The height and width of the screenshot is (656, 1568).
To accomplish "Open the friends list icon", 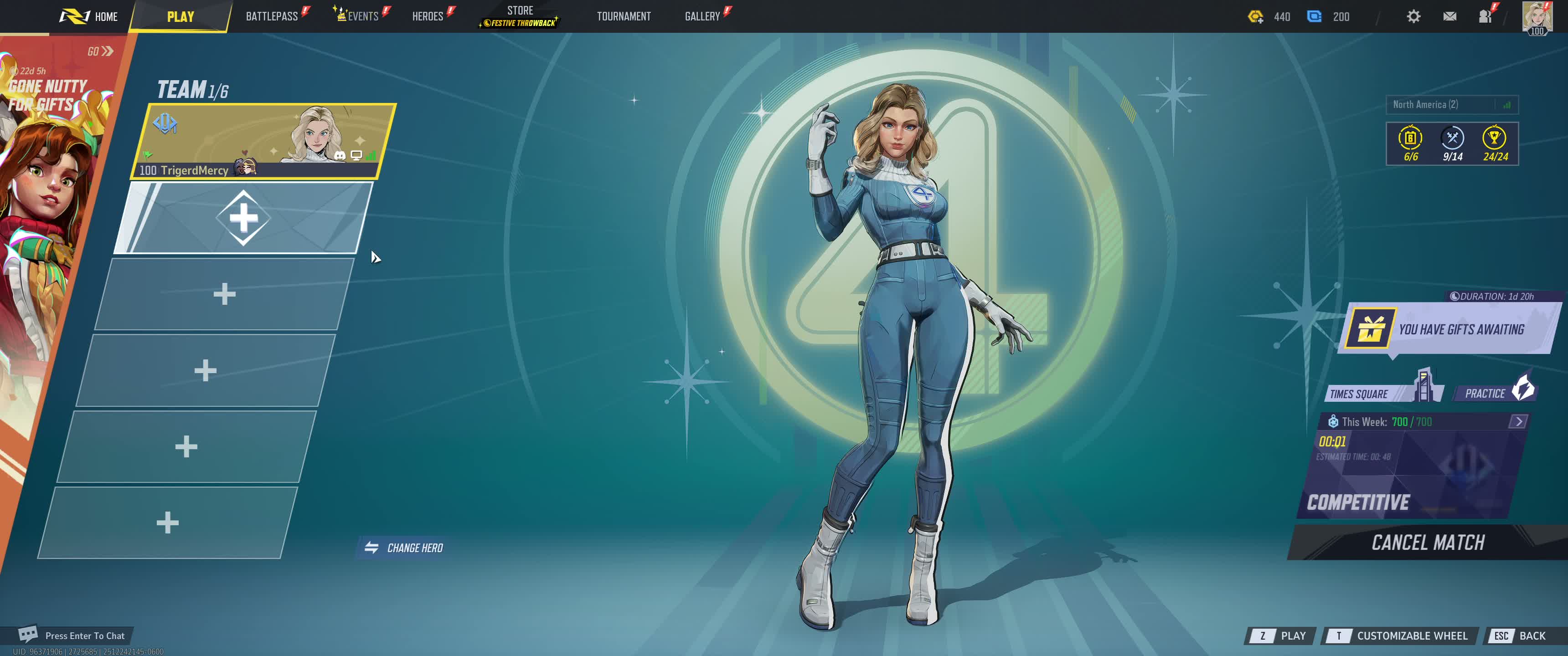I will pos(1485,16).
